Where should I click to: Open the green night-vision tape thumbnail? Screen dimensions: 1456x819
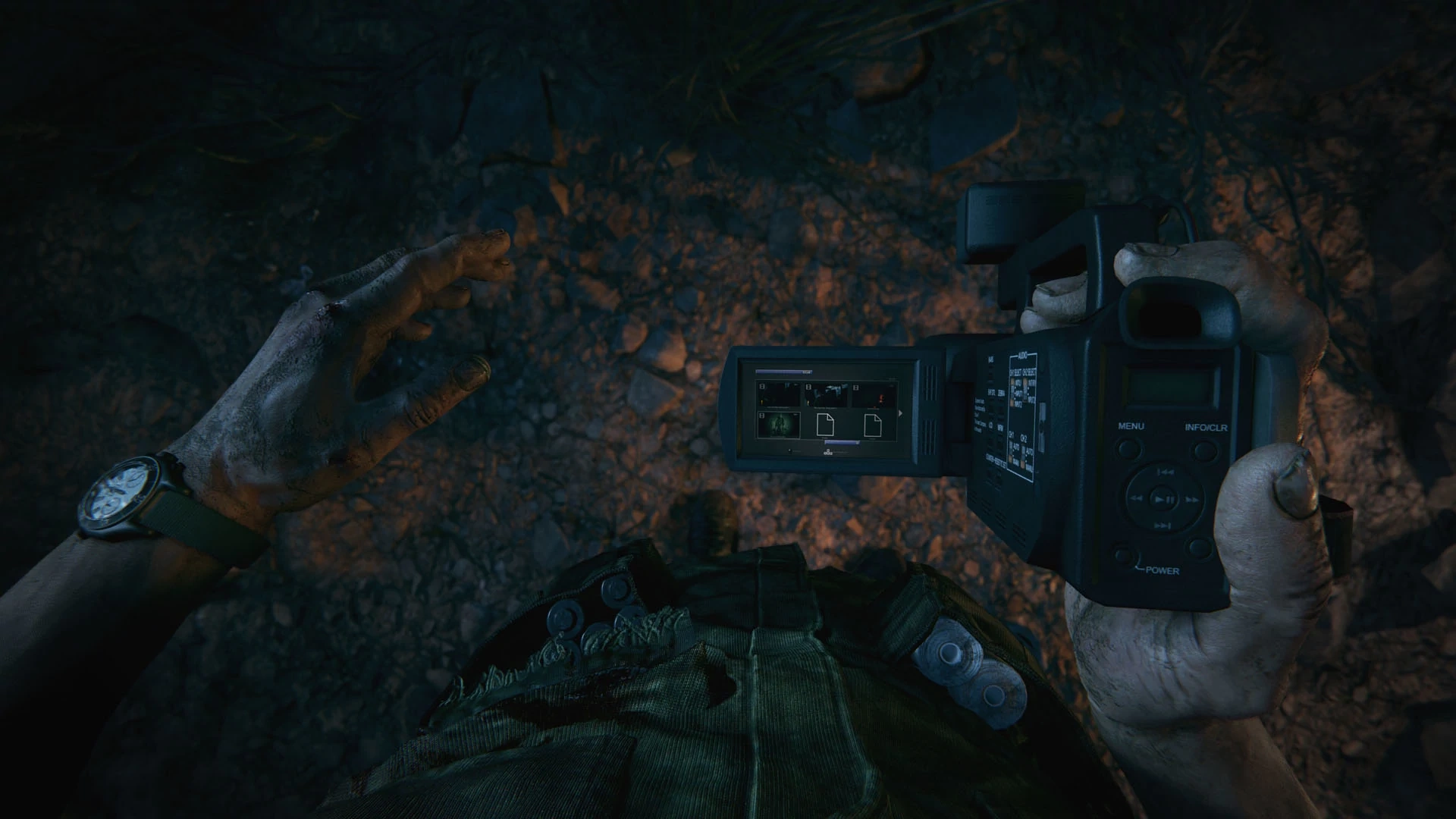coord(780,425)
